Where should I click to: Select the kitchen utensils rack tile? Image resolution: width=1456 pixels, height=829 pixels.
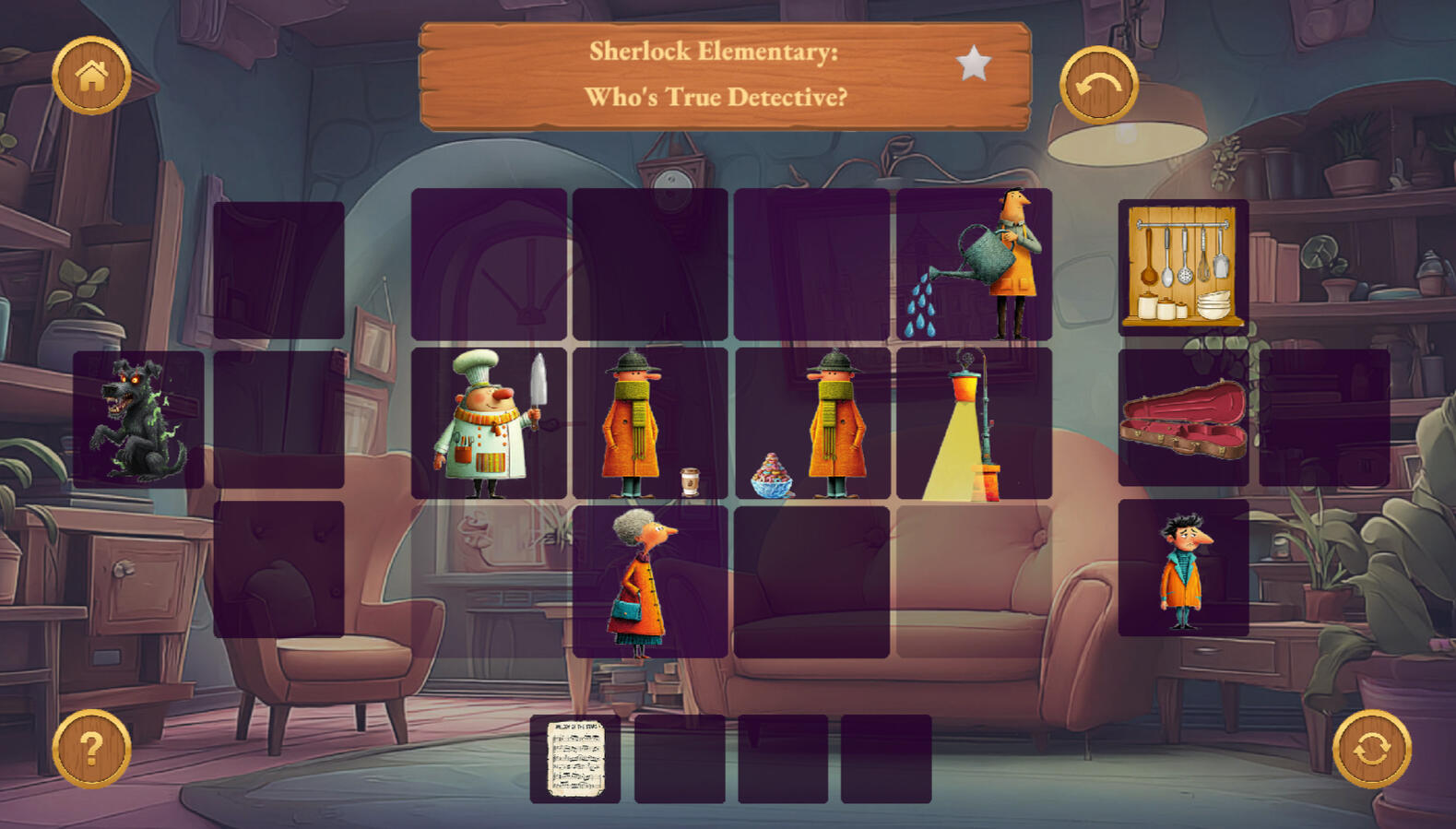coord(1183,267)
